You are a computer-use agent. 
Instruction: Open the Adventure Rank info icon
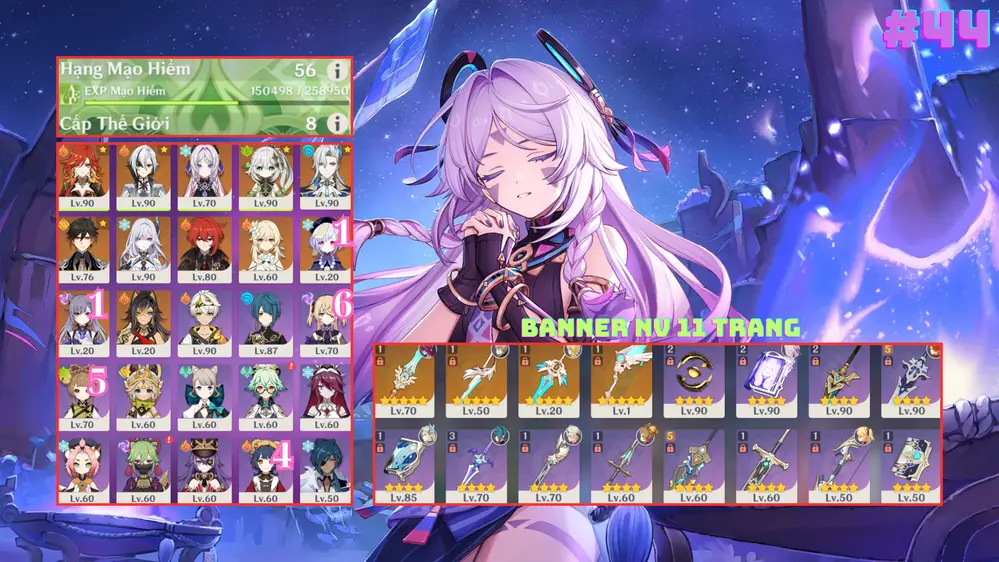(337, 71)
